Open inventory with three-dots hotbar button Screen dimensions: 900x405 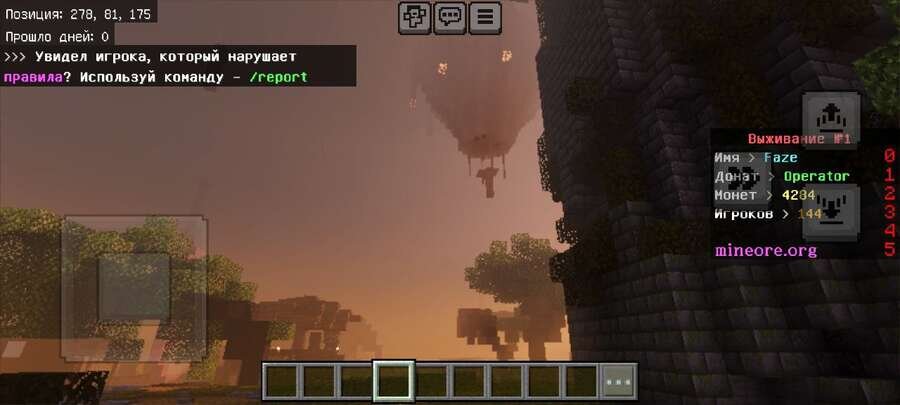pos(619,381)
